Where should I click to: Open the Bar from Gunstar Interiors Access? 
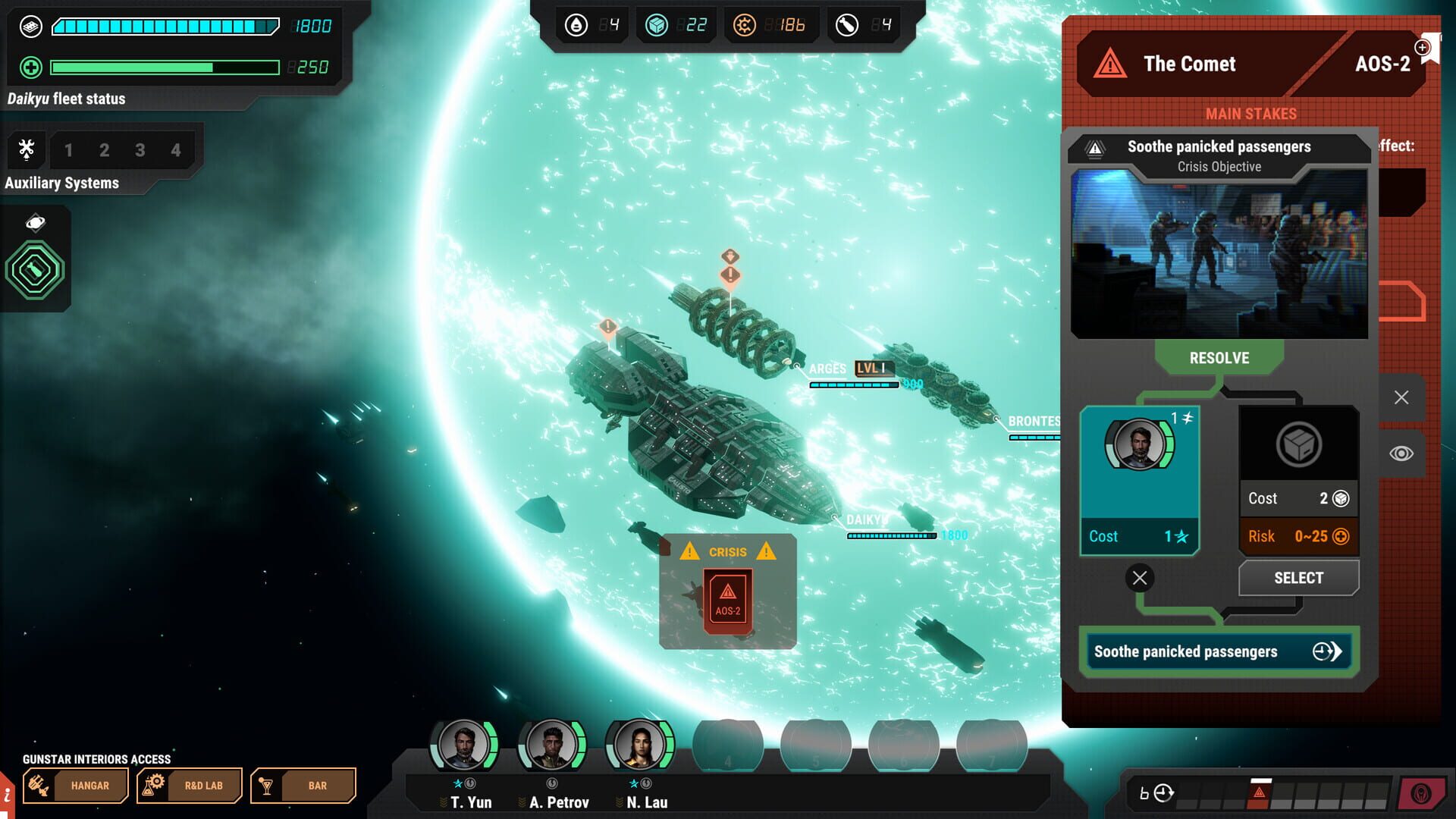[x=303, y=786]
